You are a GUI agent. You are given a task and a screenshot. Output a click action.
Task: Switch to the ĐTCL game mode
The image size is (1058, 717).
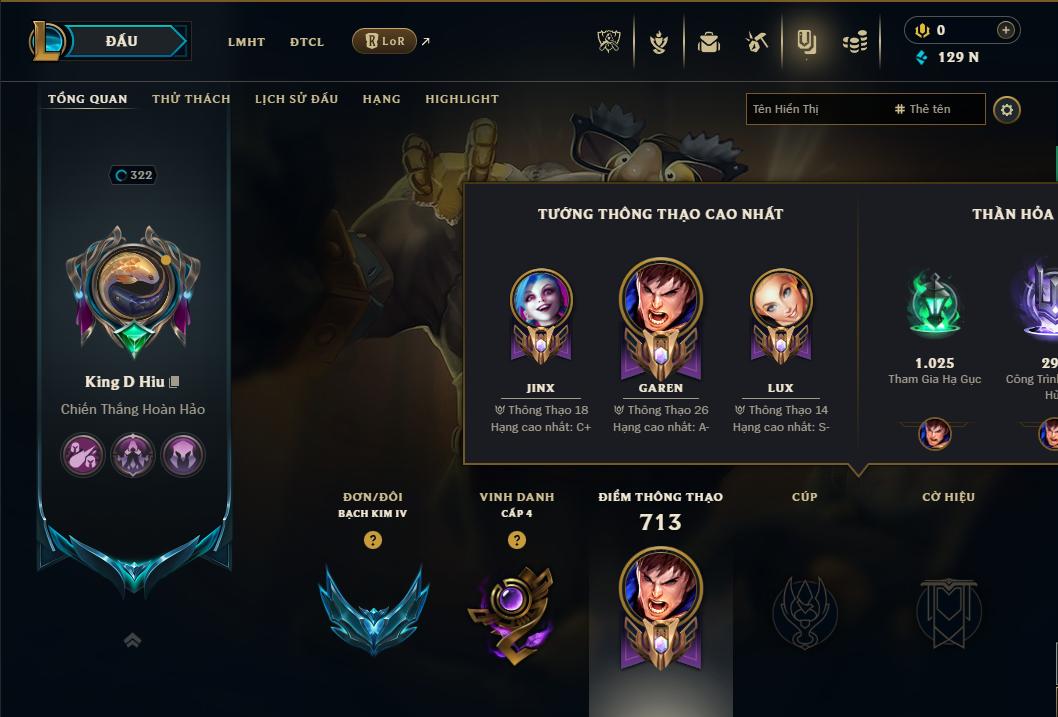(x=307, y=42)
